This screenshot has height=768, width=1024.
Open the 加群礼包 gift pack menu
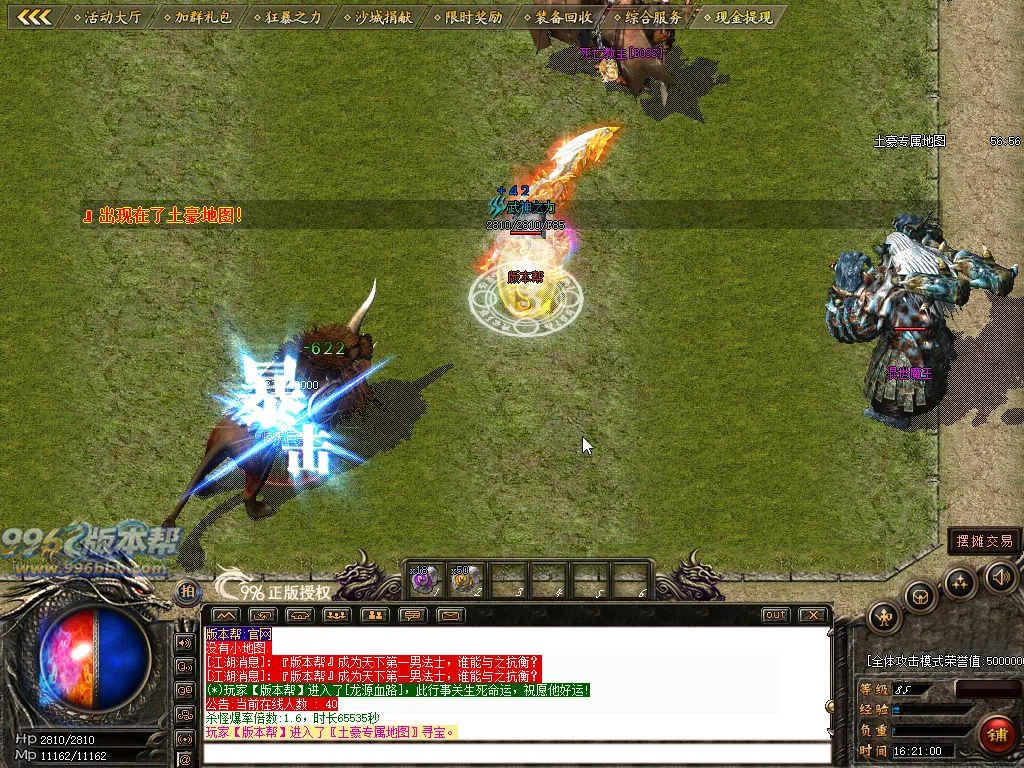click(x=202, y=17)
